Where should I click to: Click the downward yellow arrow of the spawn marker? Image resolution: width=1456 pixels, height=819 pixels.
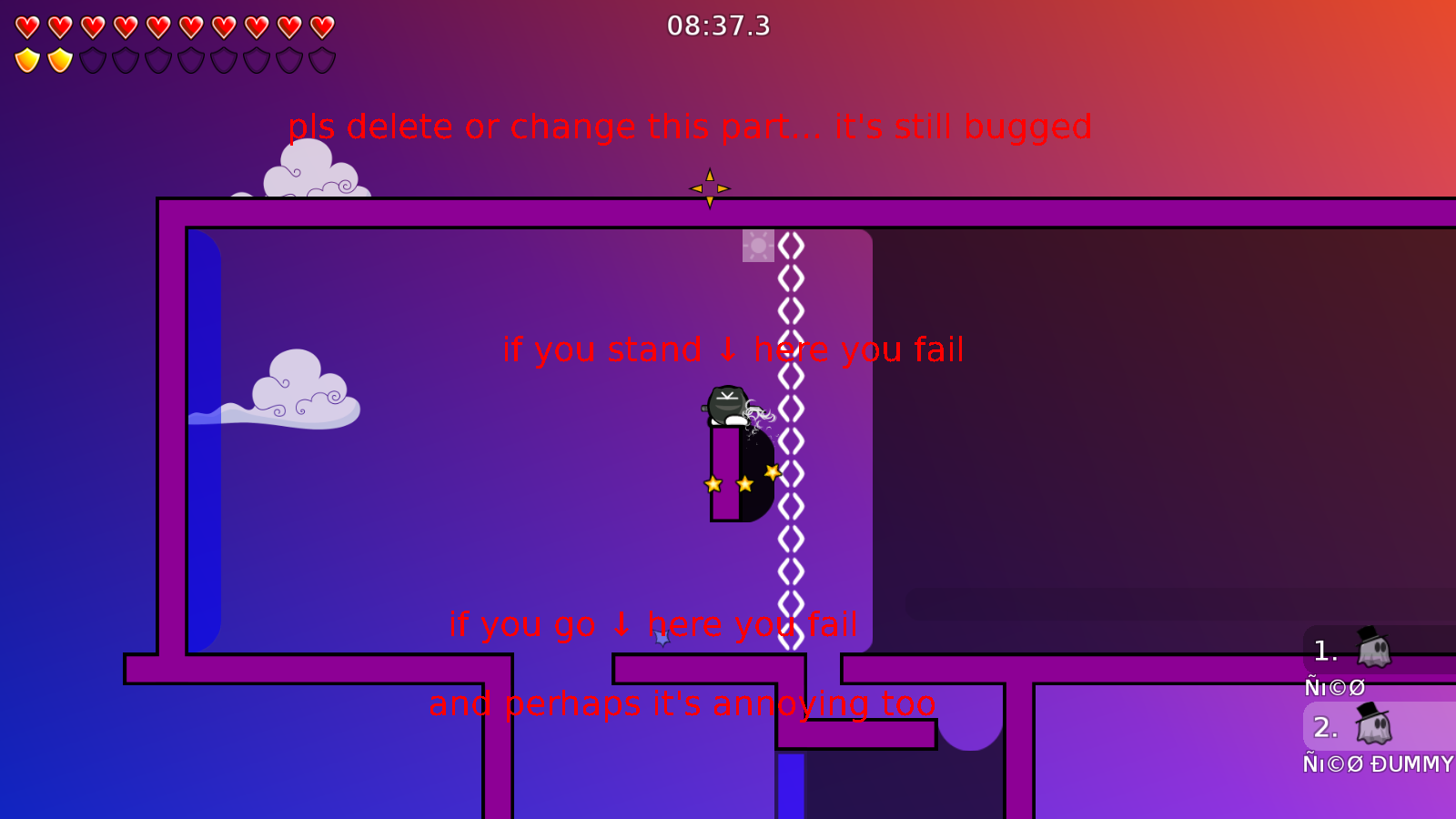(x=710, y=202)
